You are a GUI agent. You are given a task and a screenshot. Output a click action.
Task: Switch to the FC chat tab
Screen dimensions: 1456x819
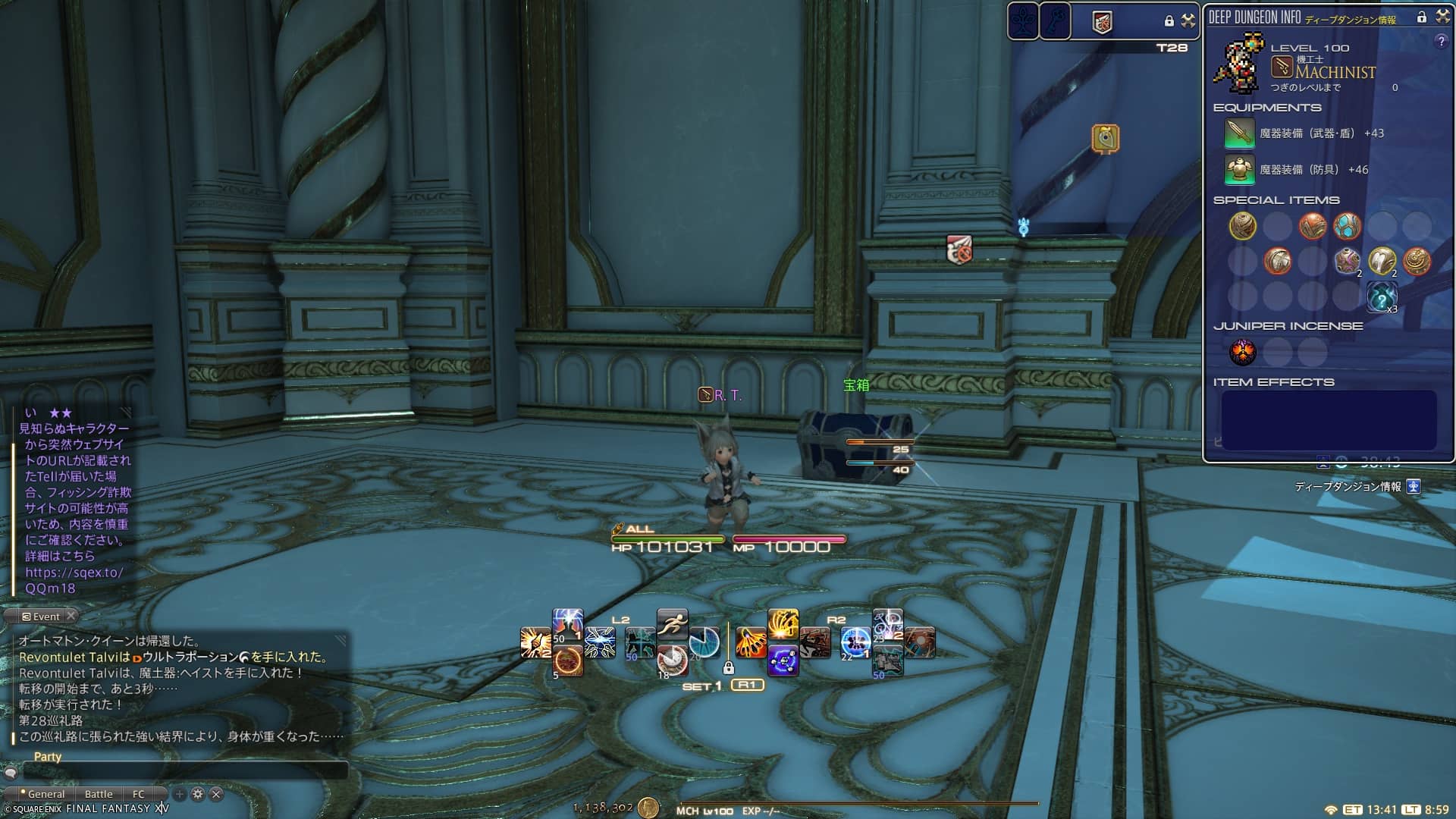[x=138, y=794]
